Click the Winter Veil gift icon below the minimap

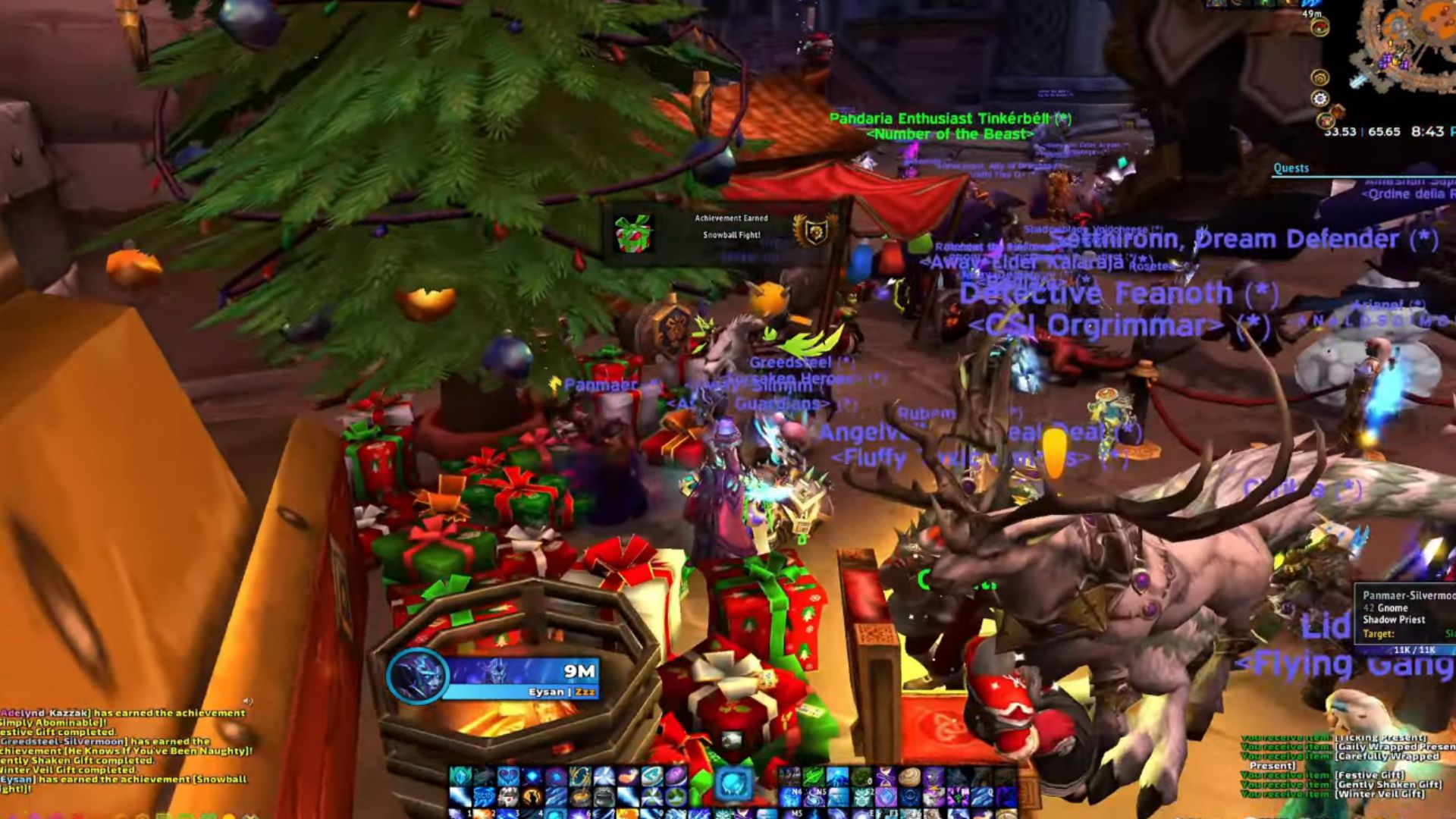click(1326, 119)
